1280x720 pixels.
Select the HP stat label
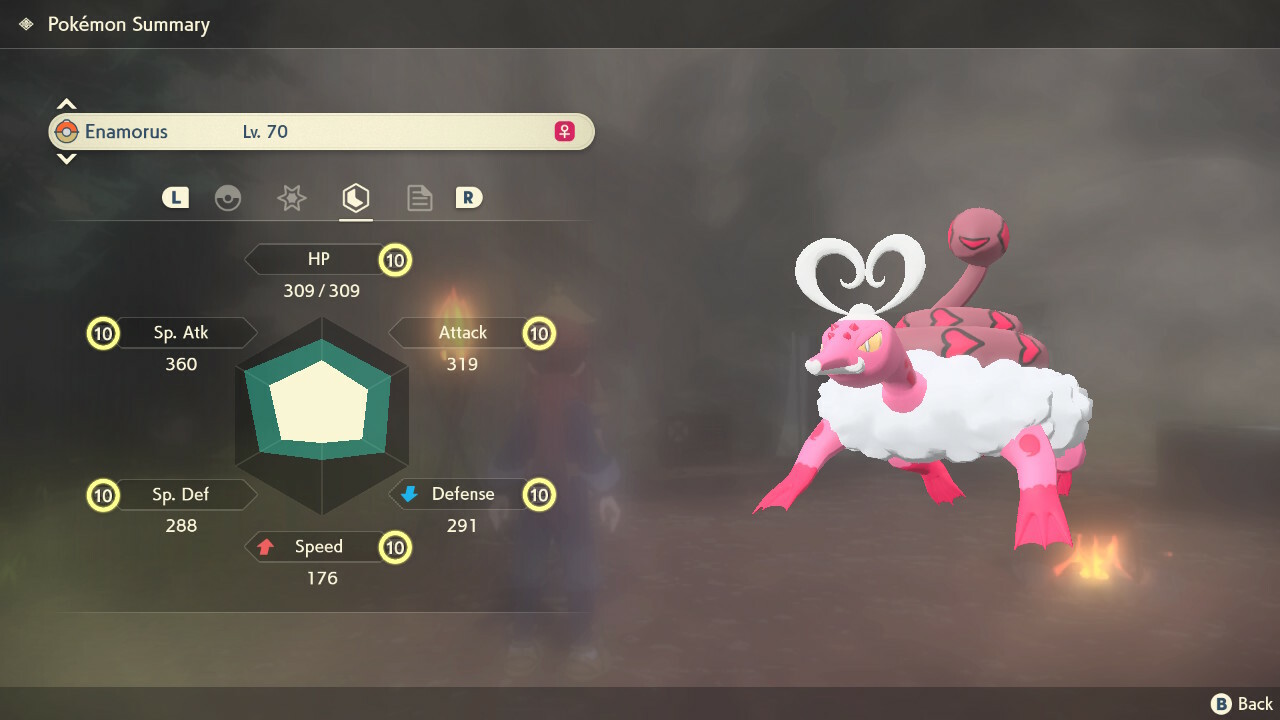tap(318, 260)
